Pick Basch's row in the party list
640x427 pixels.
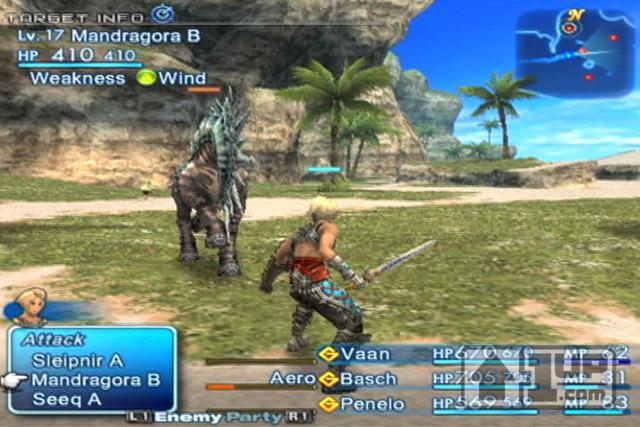368,379
